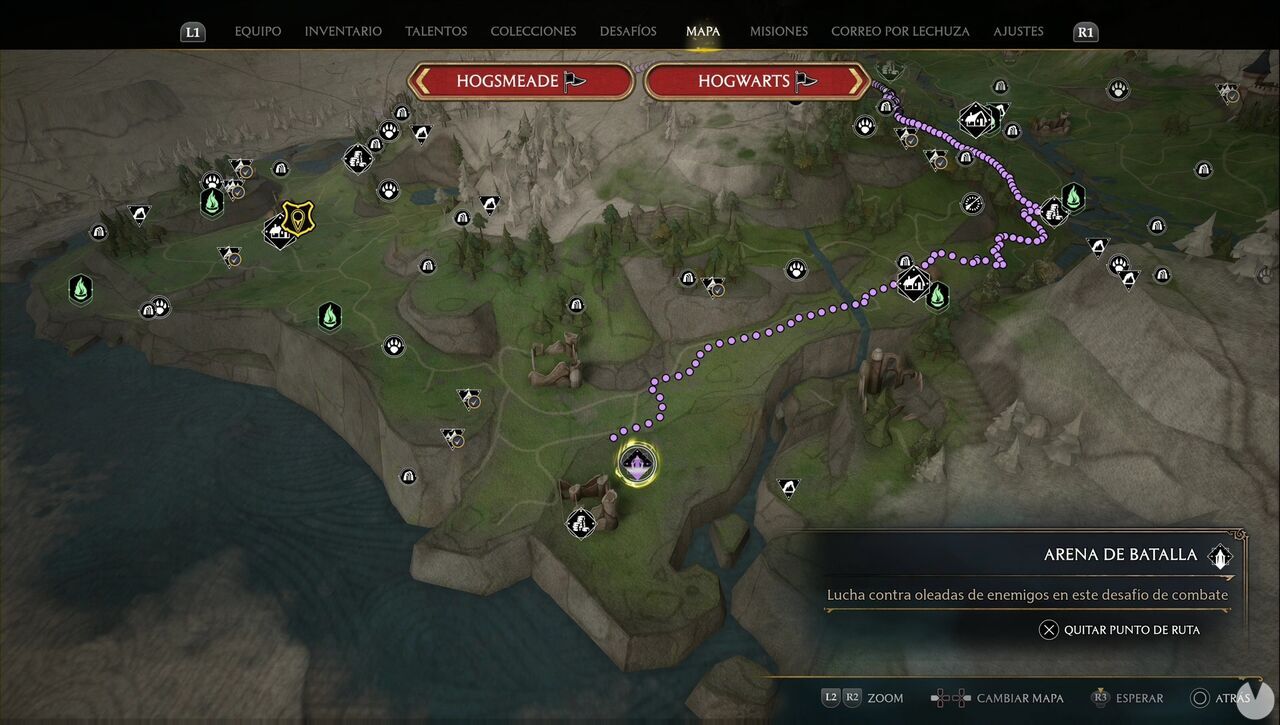
Task: Click the L1 shoulder button indicator
Action: click(x=193, y=31)
